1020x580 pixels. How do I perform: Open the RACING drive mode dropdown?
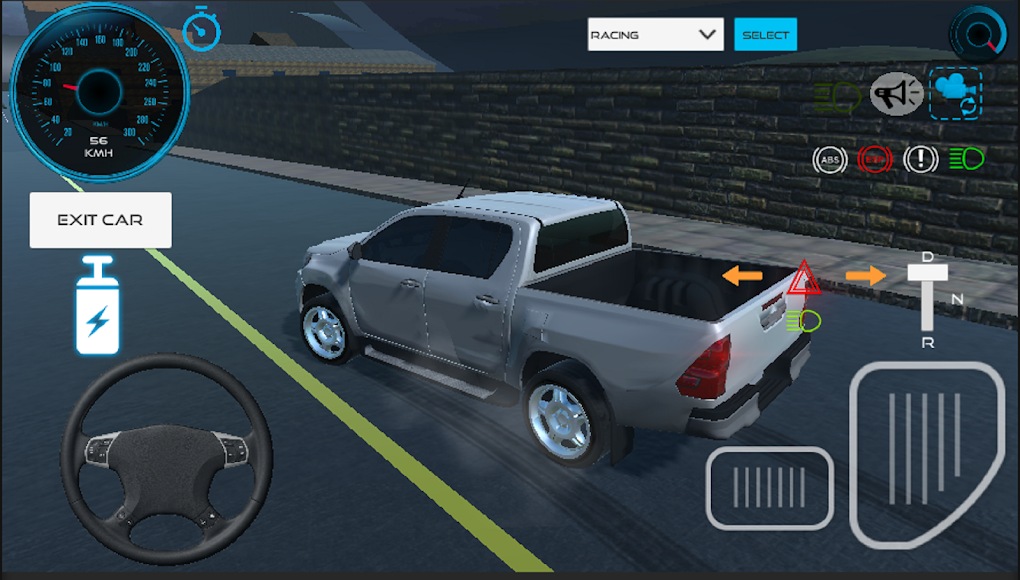[655, 35]
